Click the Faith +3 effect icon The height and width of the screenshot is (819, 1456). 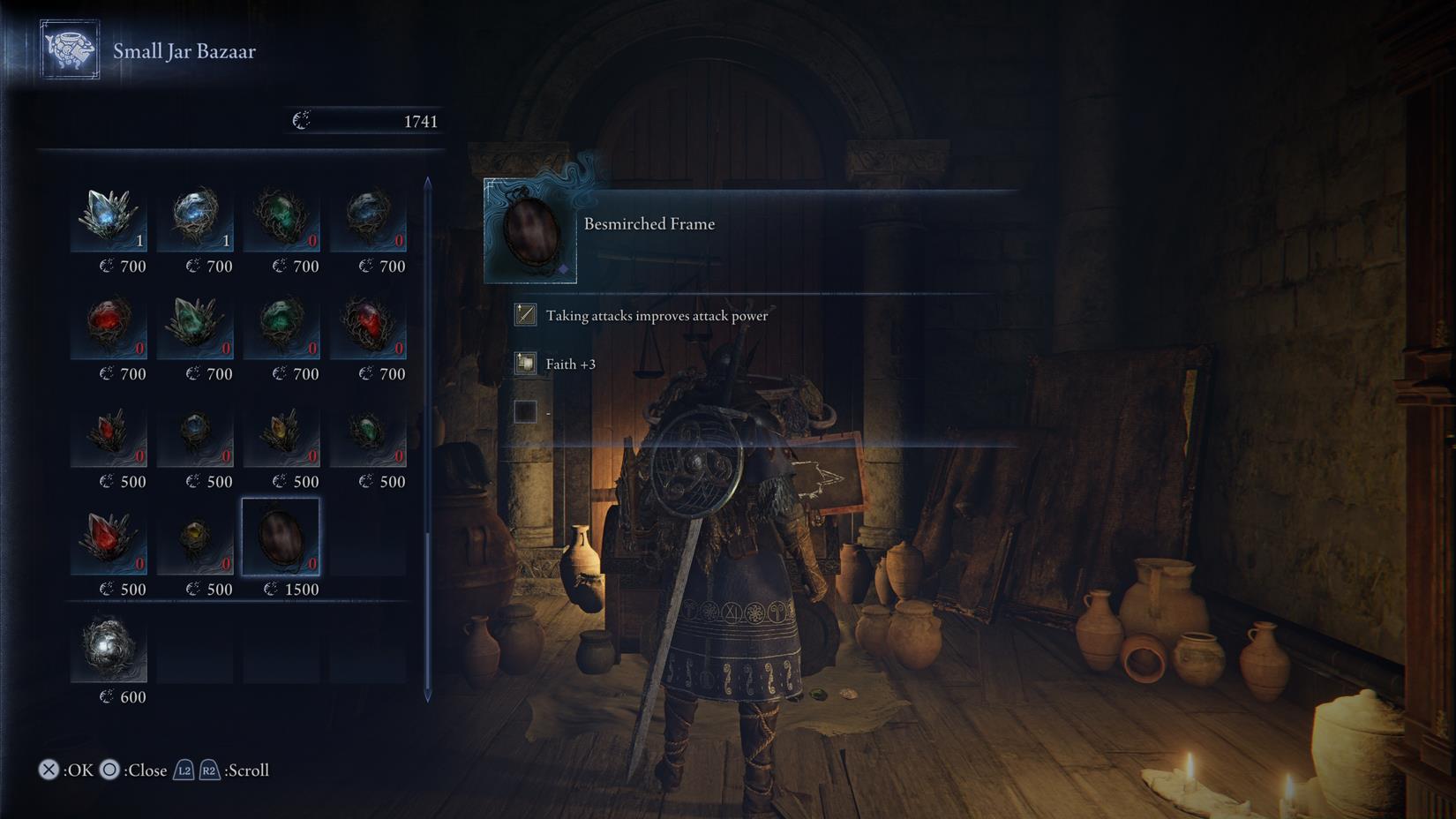pos(525,363)
